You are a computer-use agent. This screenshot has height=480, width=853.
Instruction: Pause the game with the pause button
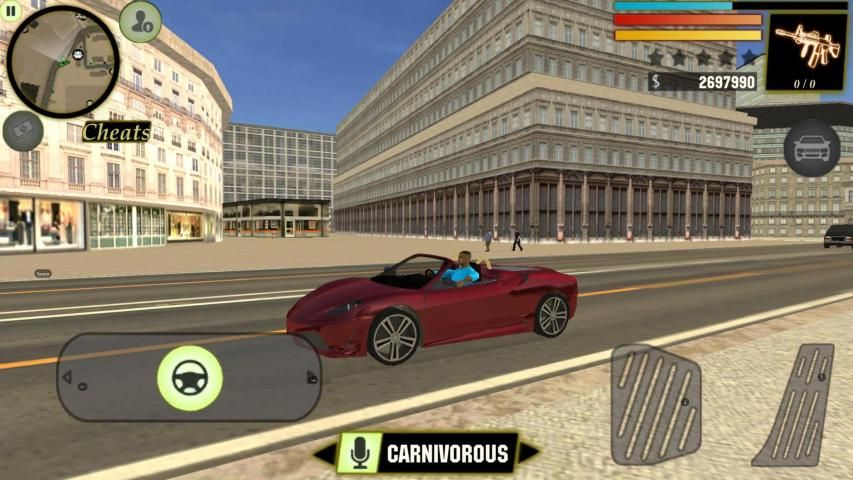pyautogui.click(x=13, y=12)
